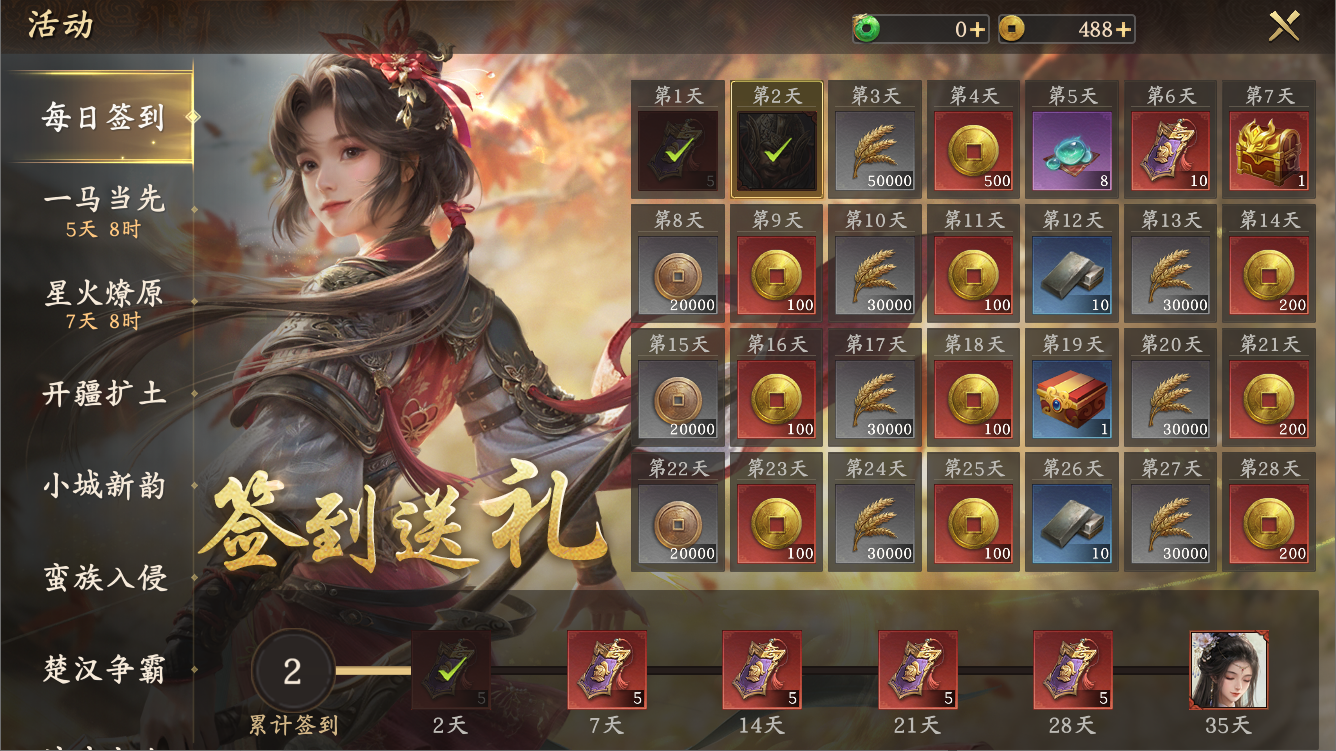Screen dimensions: 1336x751
Task: Select the highlighted Day 2 reward slot
Action: (776, 150)
